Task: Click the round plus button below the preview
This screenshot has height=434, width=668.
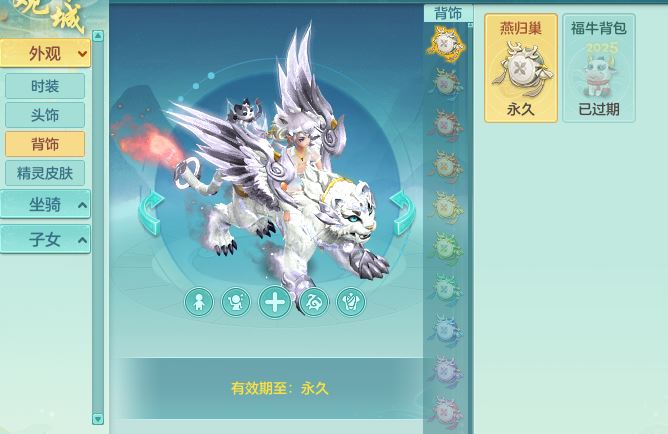Action: coord(274,302)
